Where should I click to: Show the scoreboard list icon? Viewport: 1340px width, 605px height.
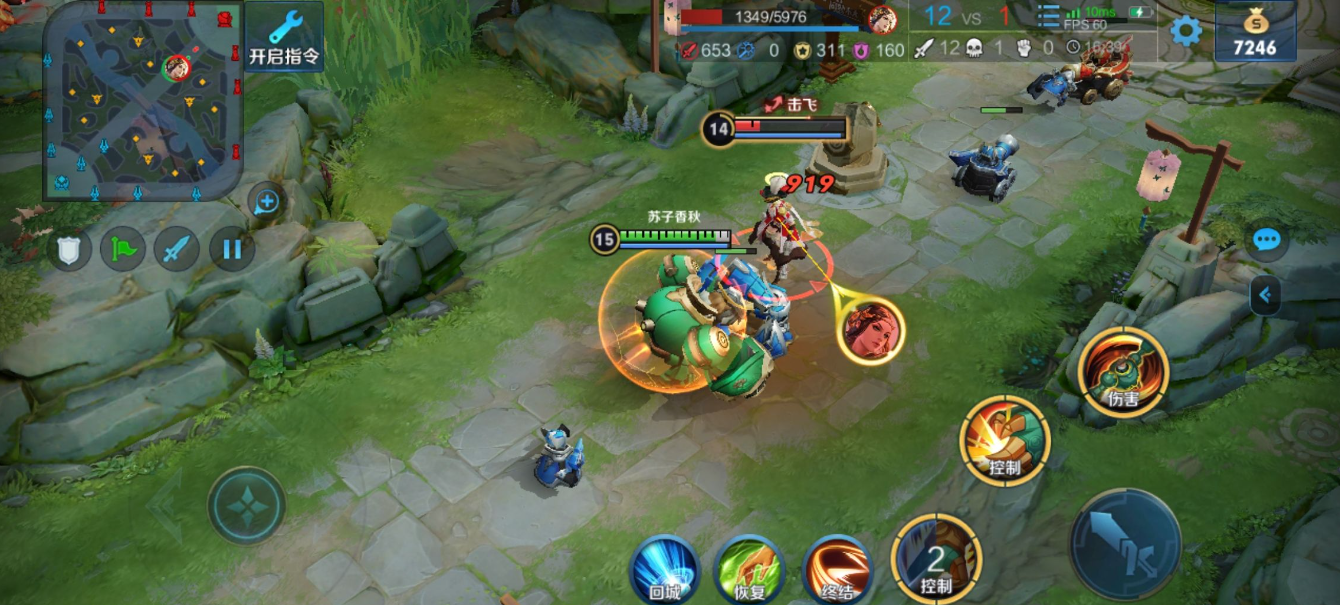pyautogui.click(x=1047, y=17)
